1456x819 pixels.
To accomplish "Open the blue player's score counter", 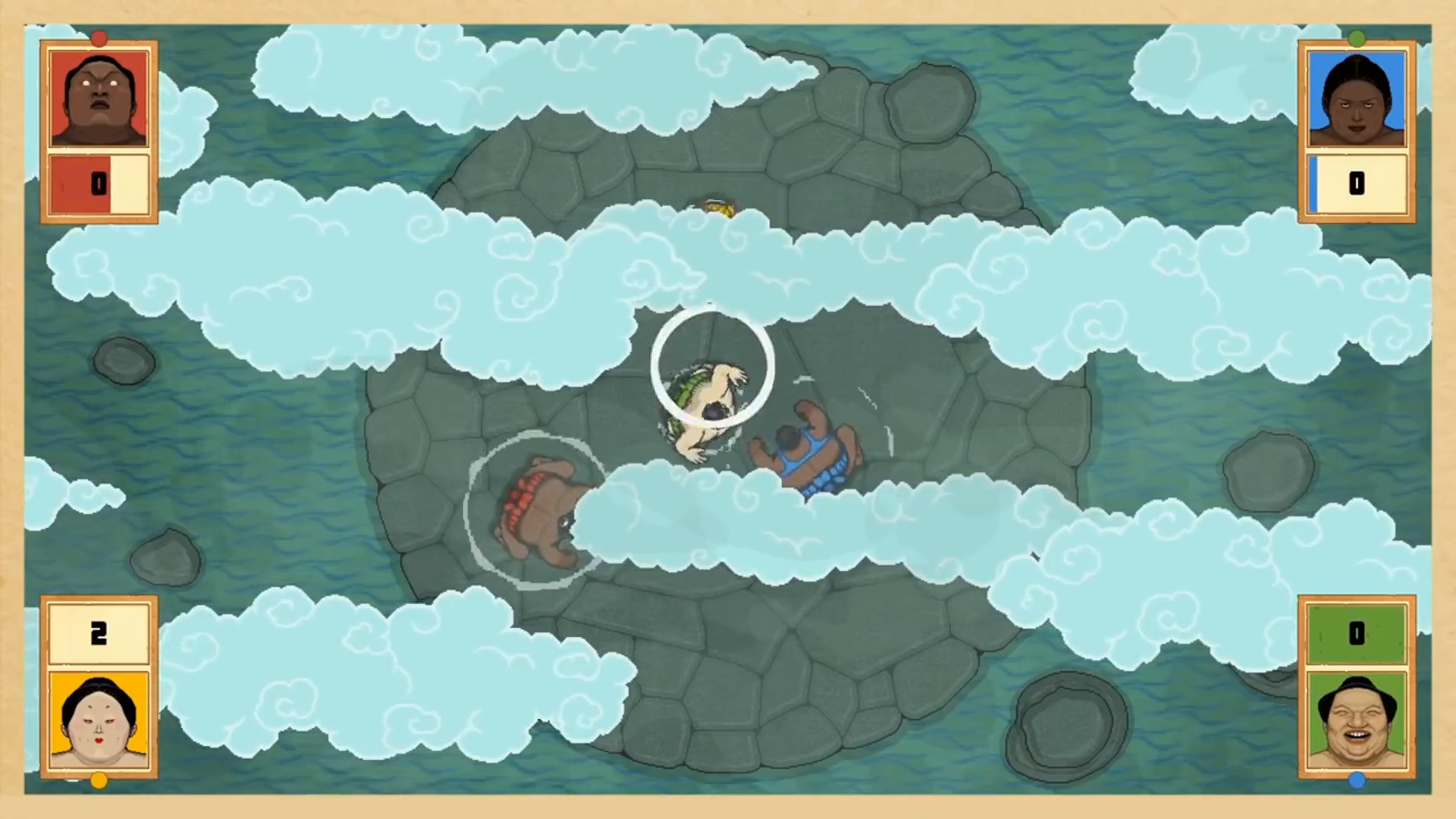I will pos(1357,184).
